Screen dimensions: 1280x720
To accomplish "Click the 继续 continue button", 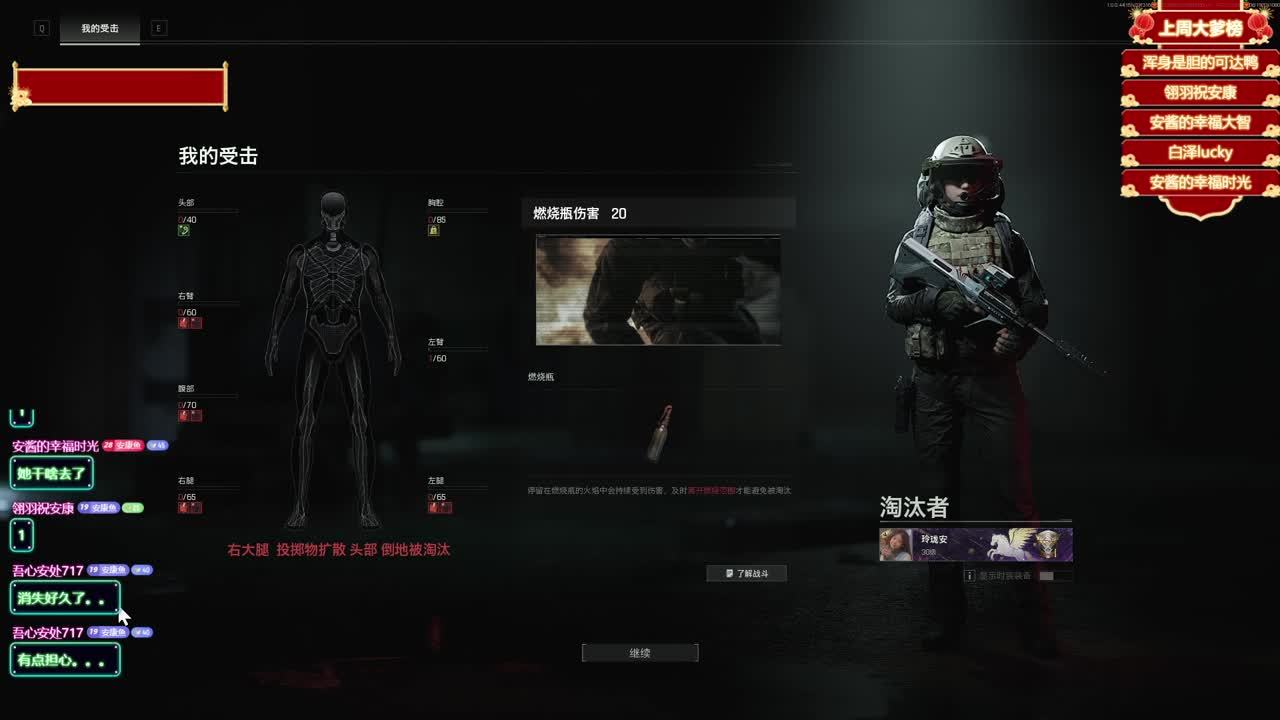I will click(640, 653).
